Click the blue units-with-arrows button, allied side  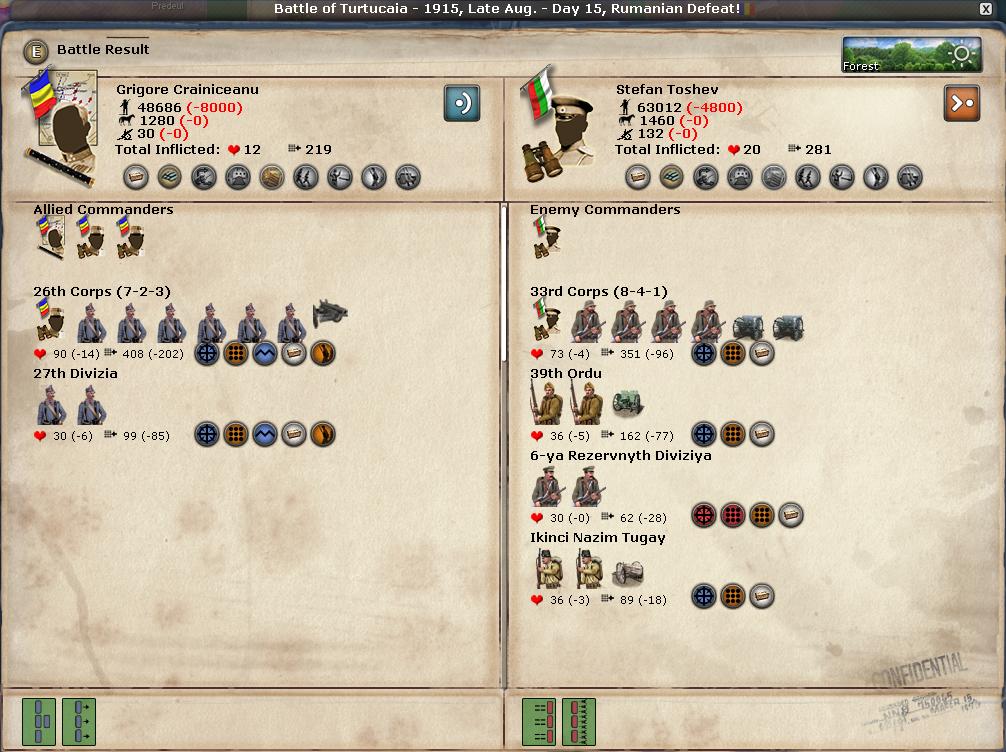pos(79,722)
